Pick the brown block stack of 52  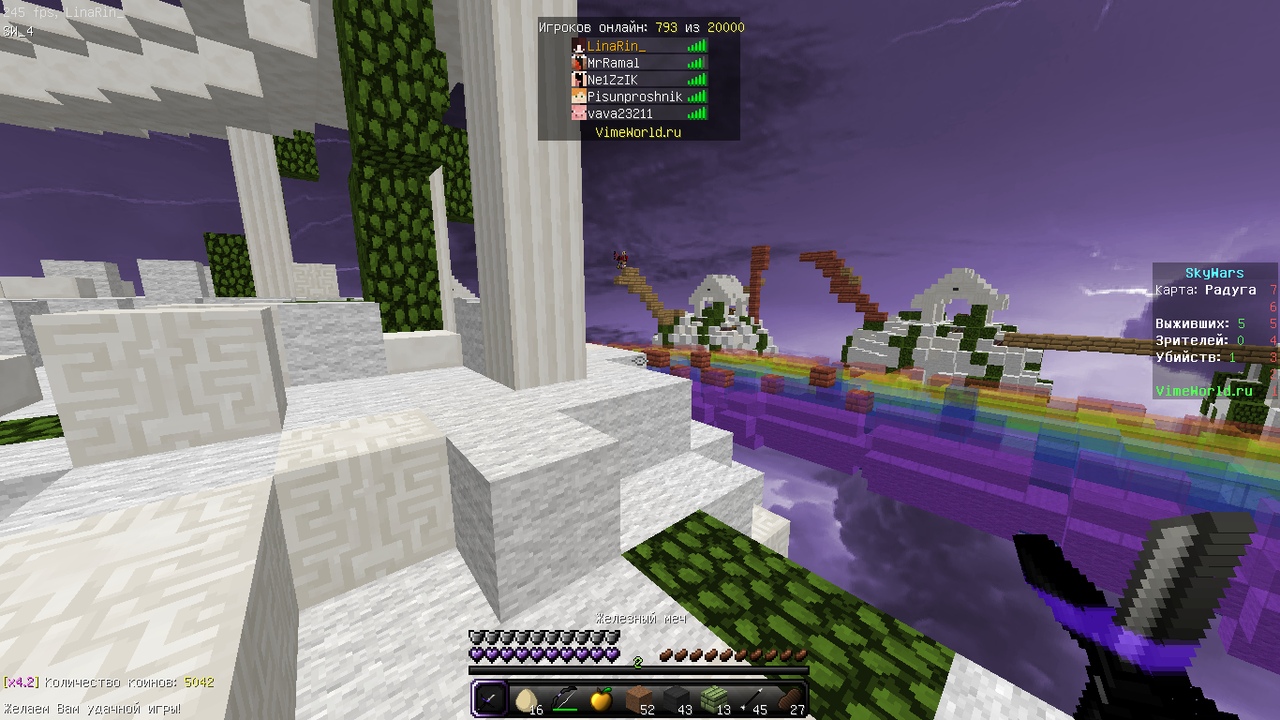[639, 699]
